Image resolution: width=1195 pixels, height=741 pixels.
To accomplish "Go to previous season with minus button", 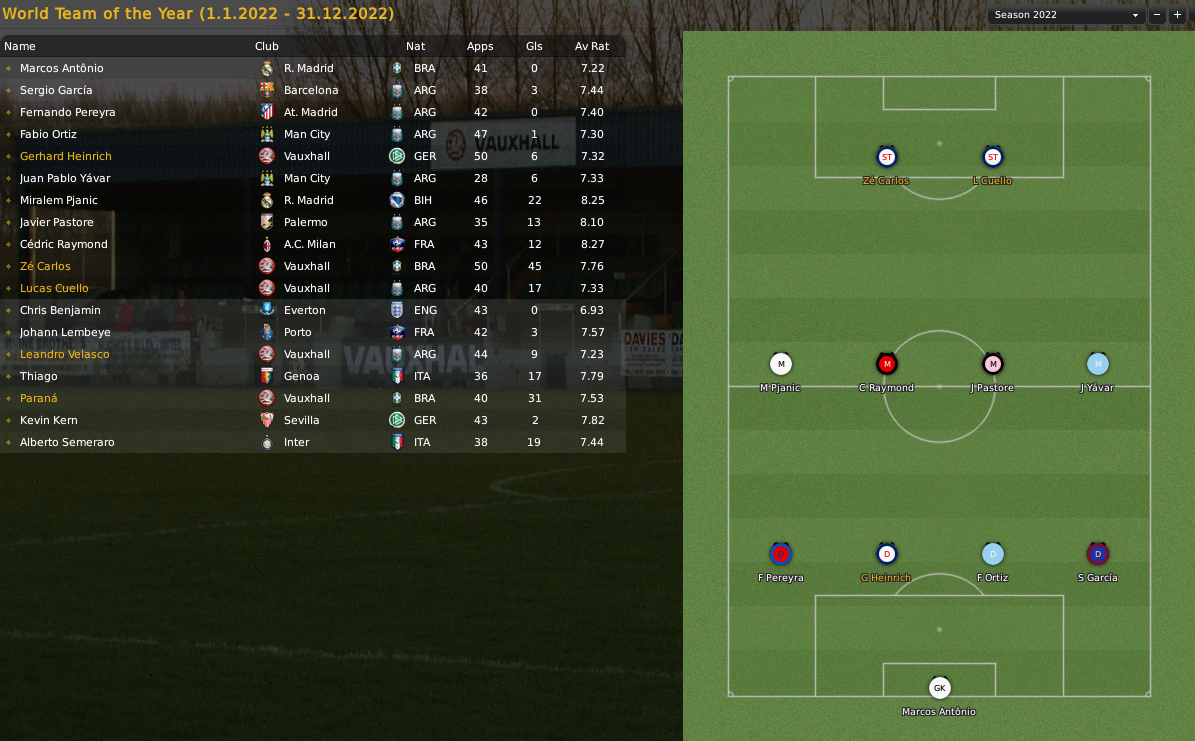I will point(1158,15).
